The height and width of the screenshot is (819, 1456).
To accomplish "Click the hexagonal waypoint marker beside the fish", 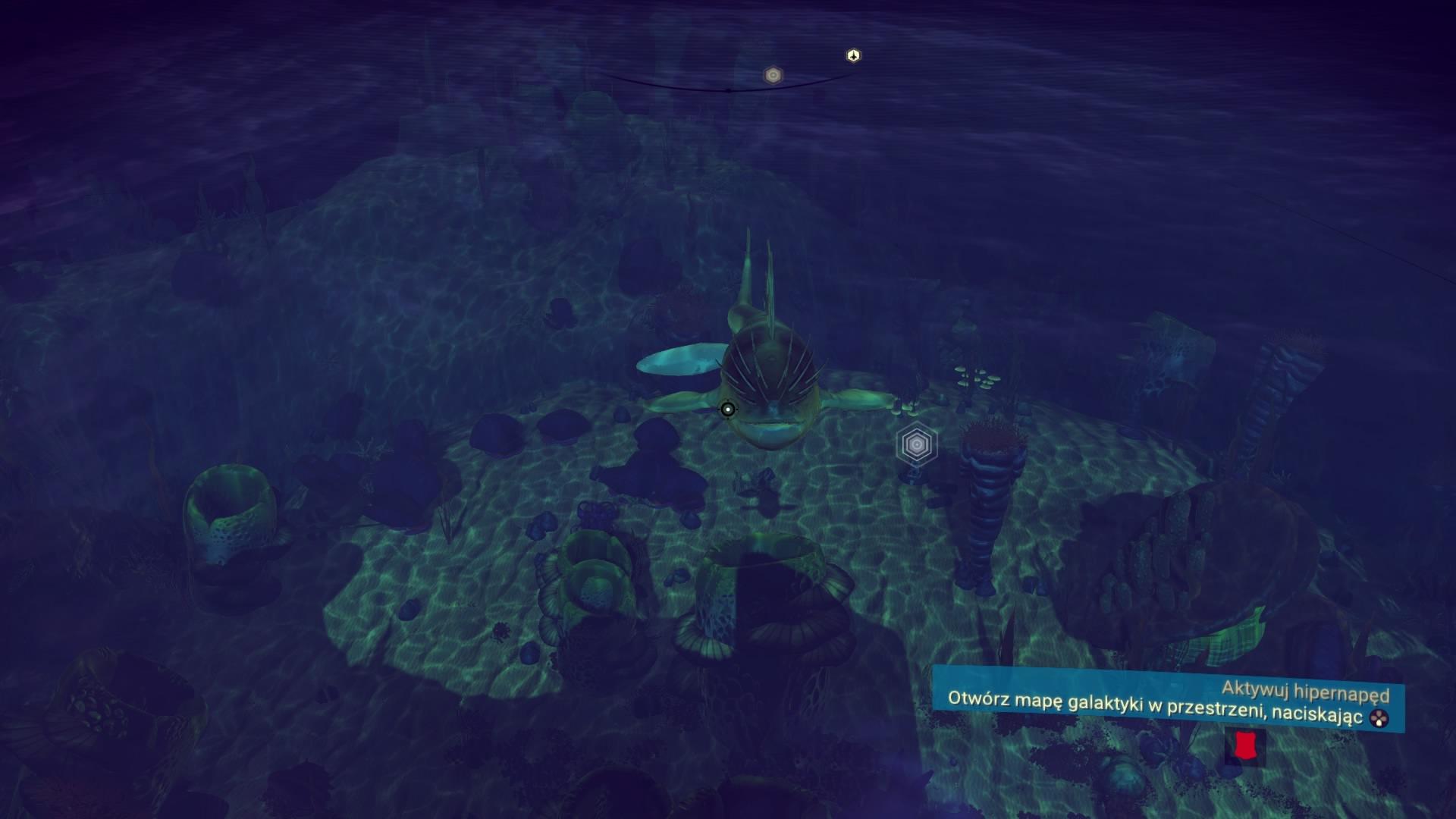I will [916, 444].
